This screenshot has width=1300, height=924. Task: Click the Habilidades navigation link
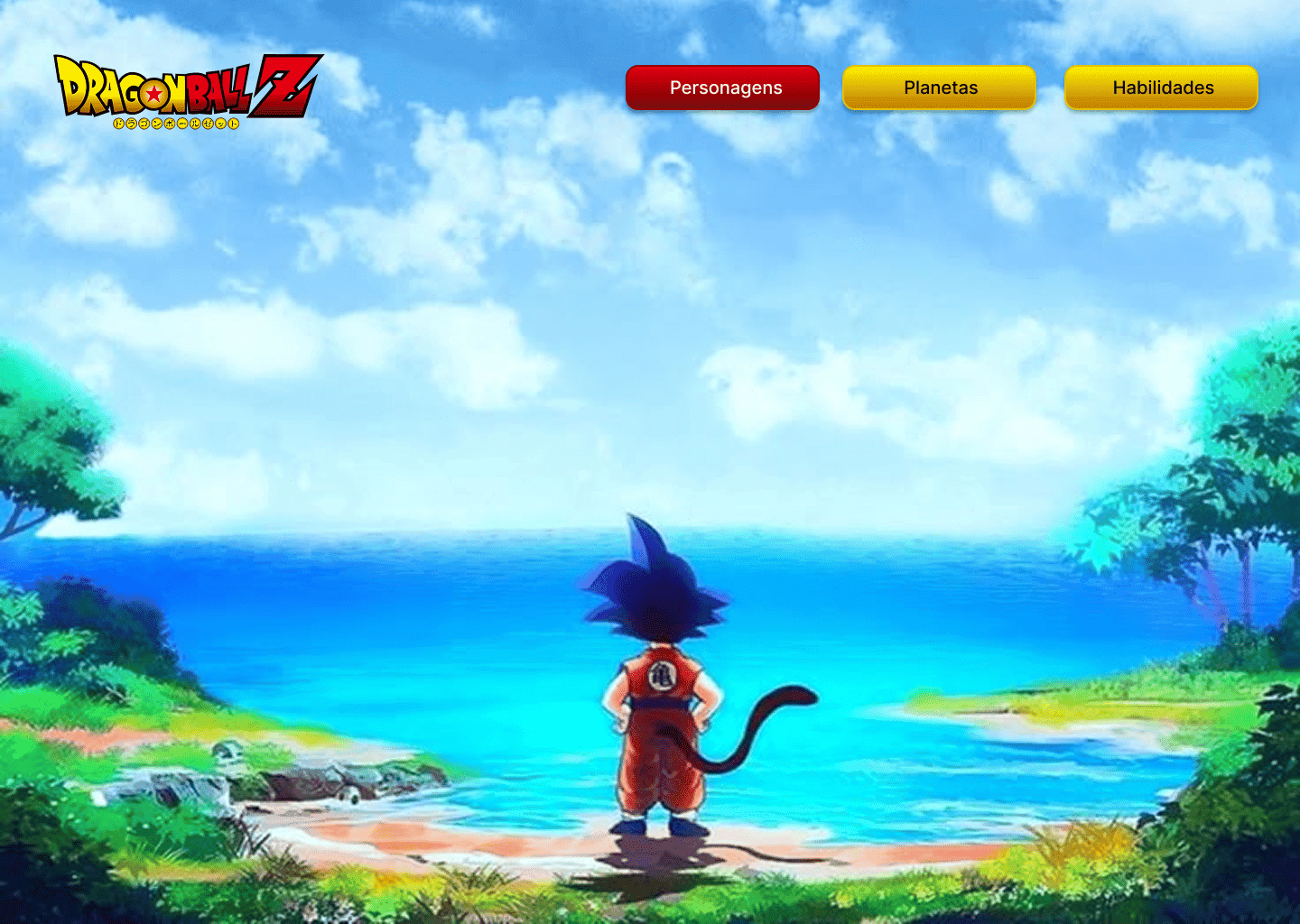point(1161,88)
